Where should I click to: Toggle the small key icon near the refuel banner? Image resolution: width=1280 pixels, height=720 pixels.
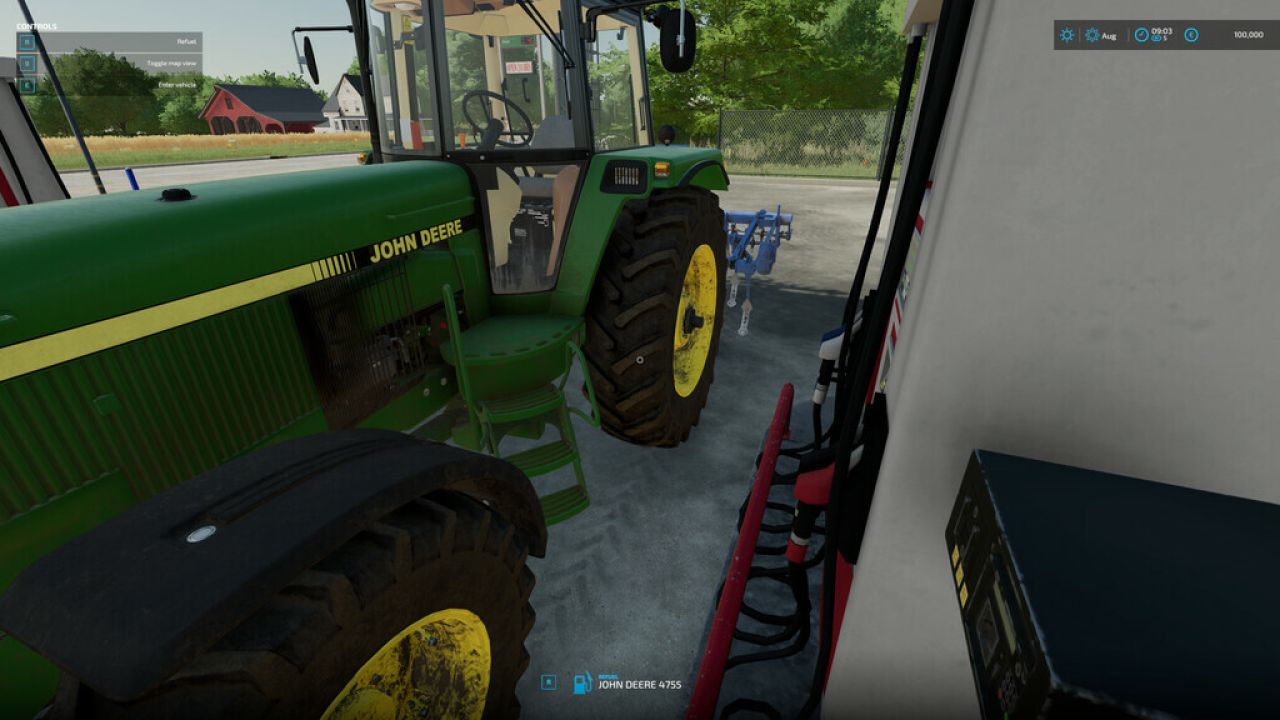[x=548, y=683]
